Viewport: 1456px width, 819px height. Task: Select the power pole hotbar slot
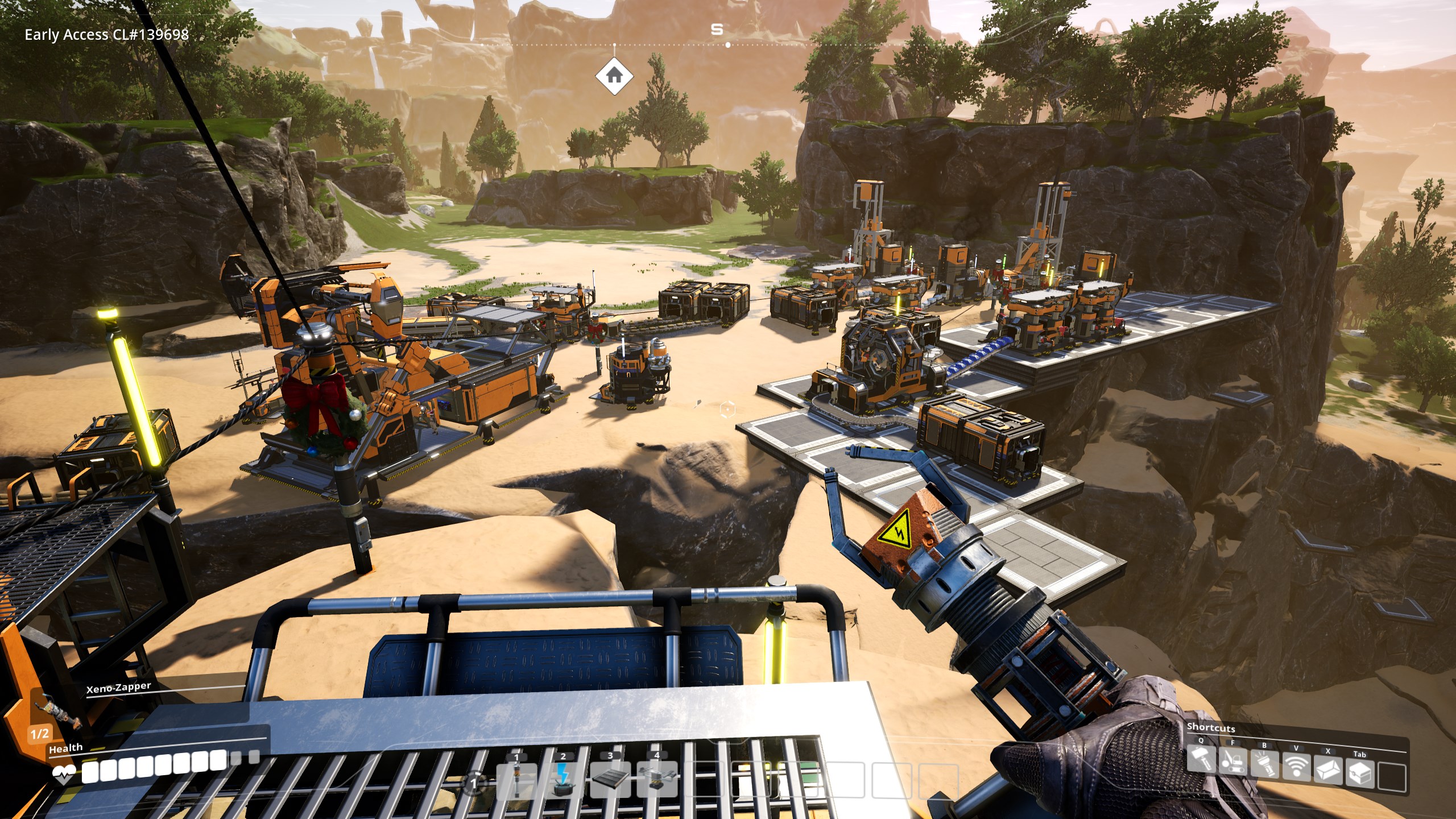516,780
